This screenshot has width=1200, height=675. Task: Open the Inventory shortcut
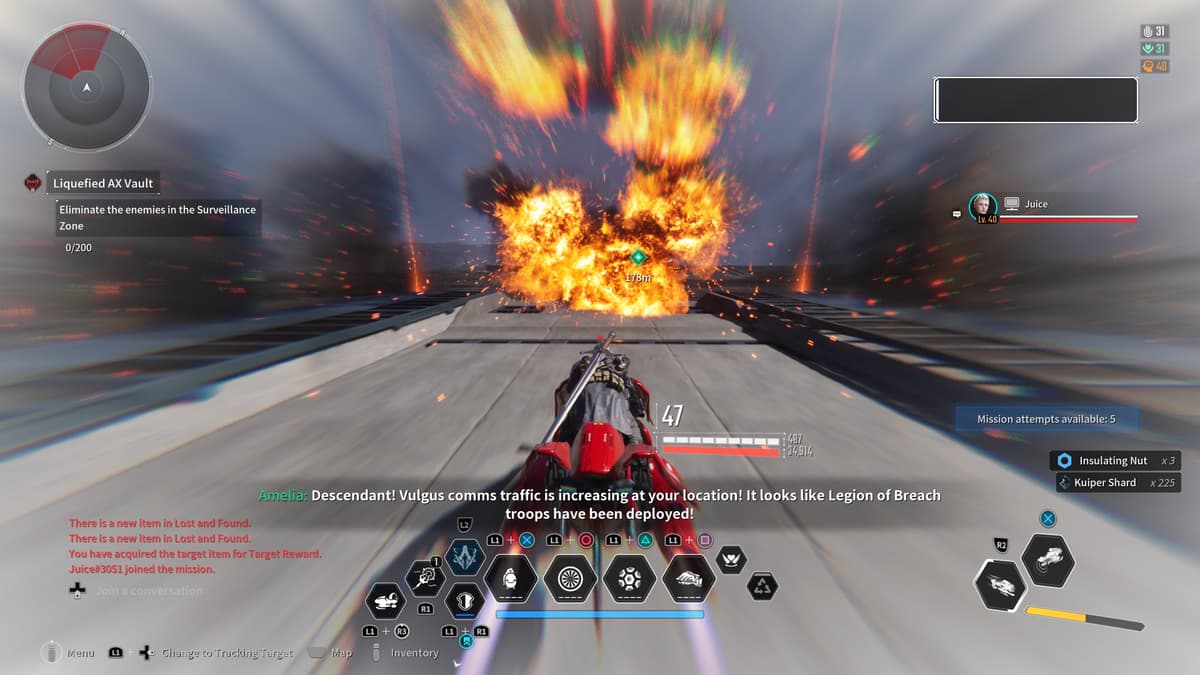pos(414,653)
